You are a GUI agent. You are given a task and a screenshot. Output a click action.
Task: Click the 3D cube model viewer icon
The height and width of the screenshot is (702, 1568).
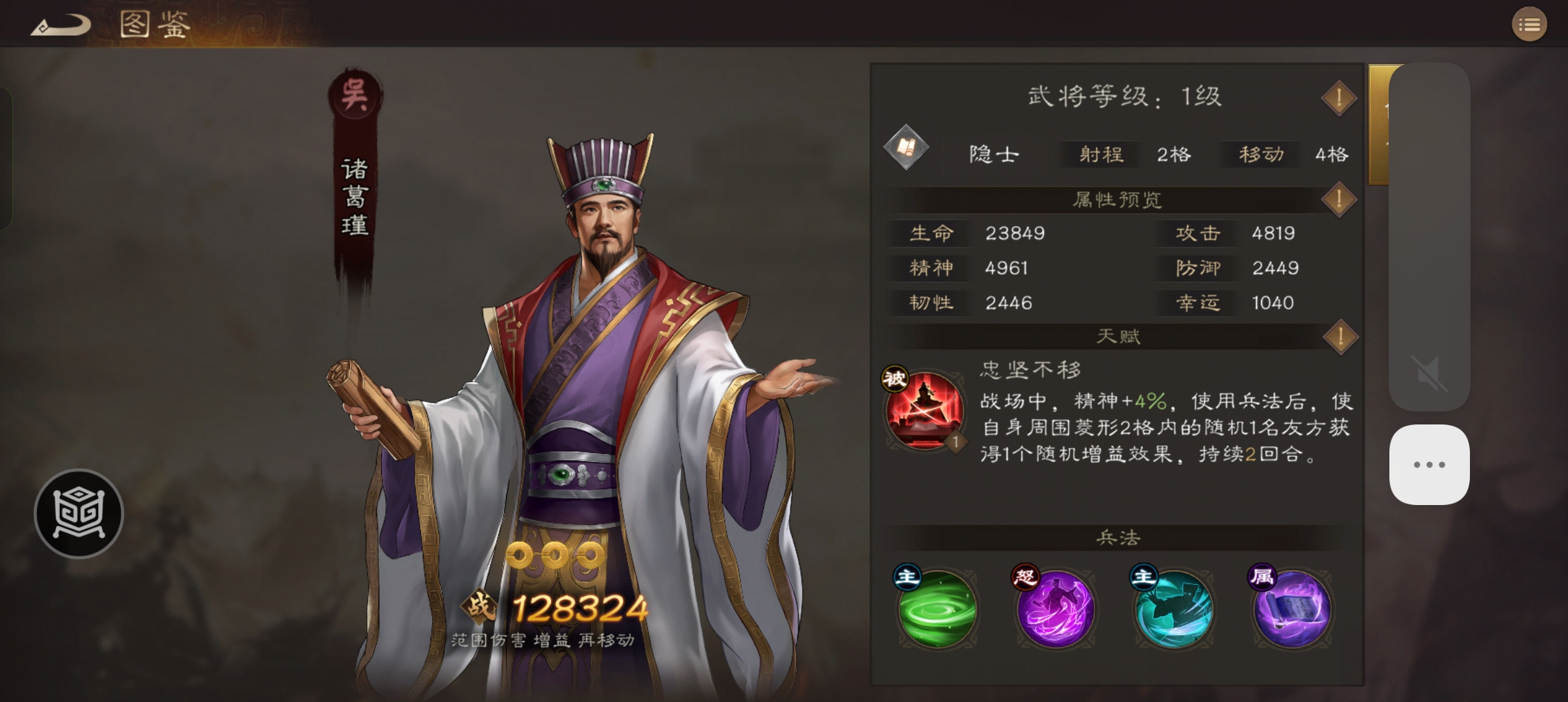pyautogui.click(x=78, y=513)
